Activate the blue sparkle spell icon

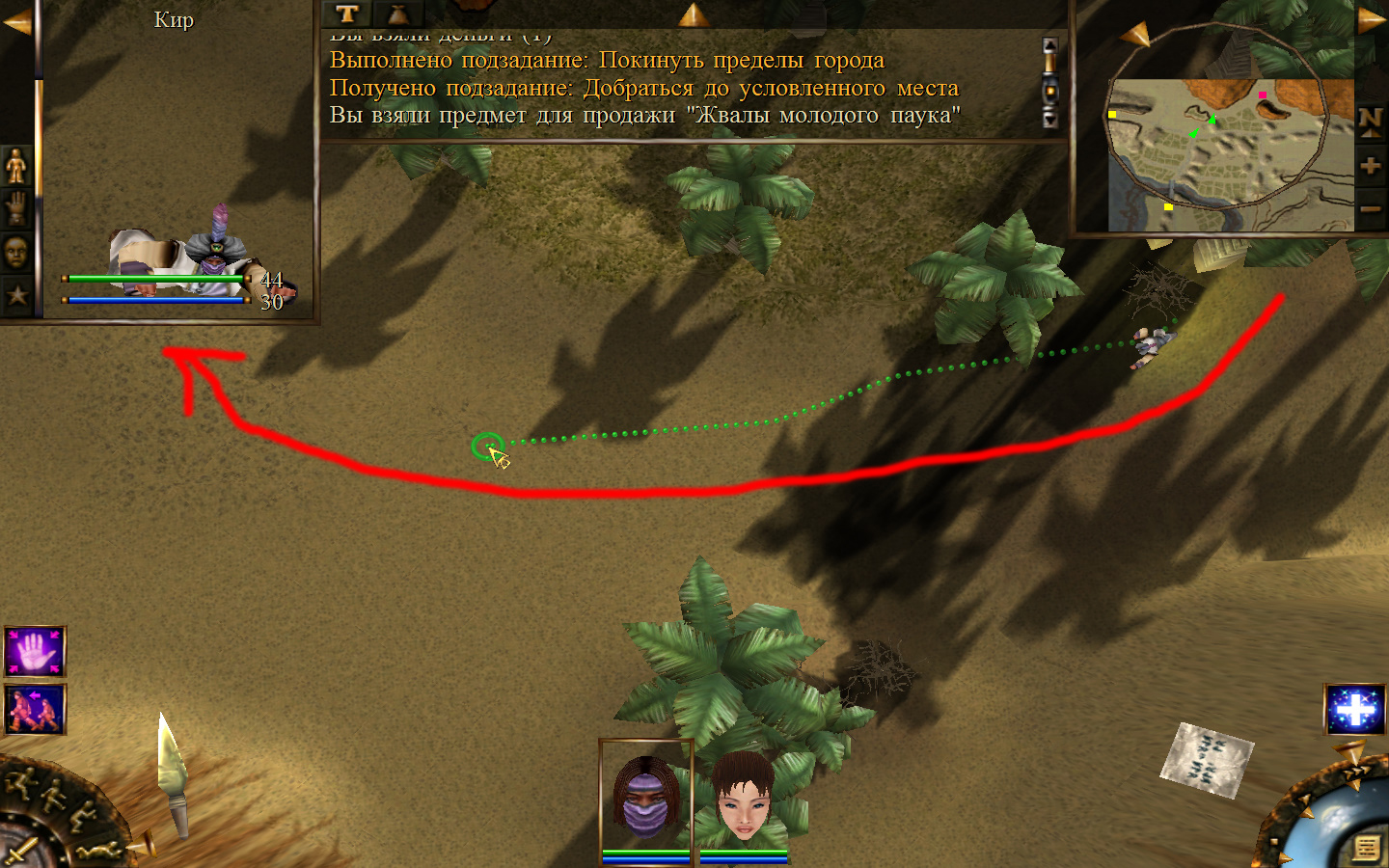1355,709
